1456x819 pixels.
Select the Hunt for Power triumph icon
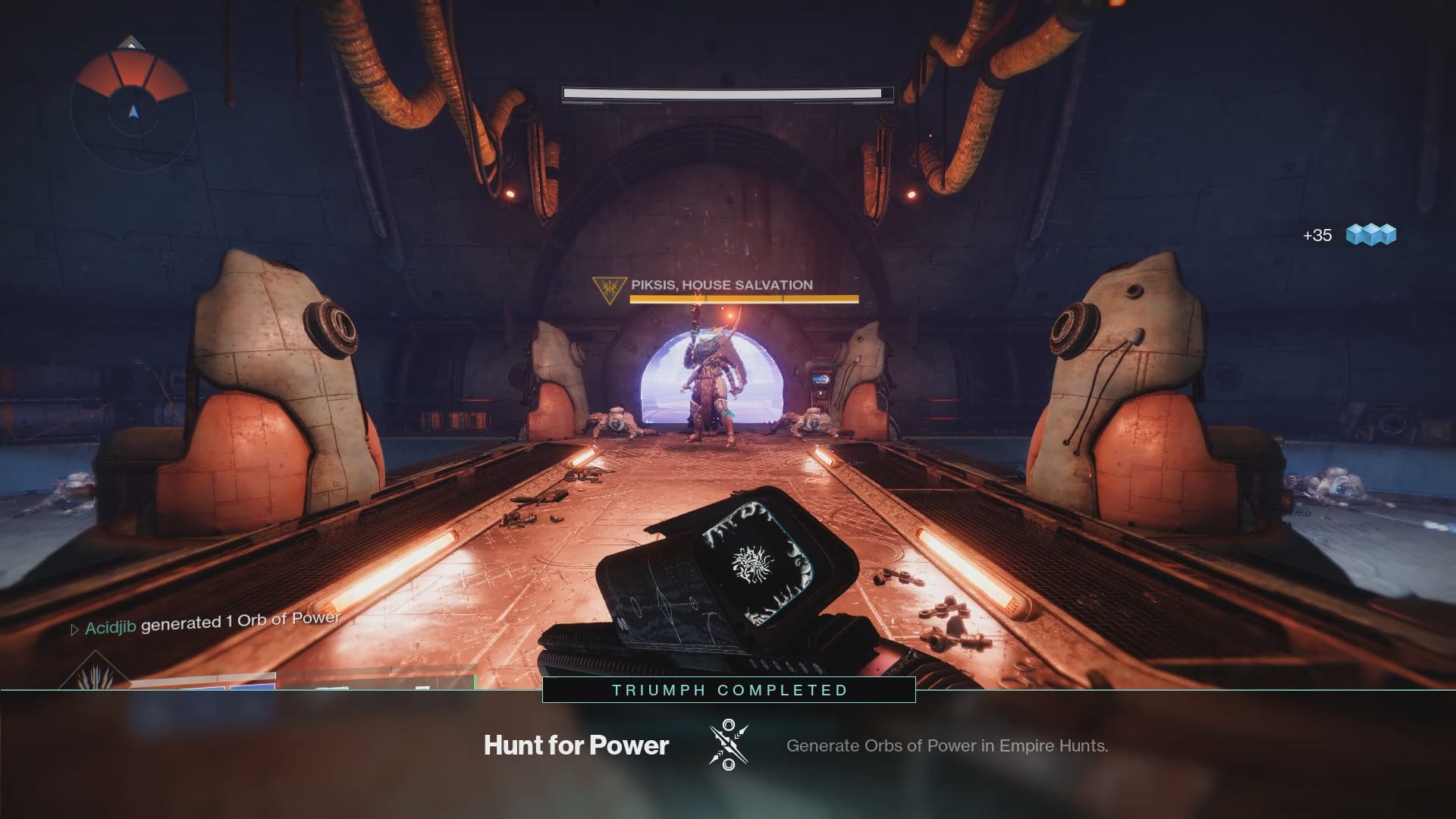(x=728, y=745)
